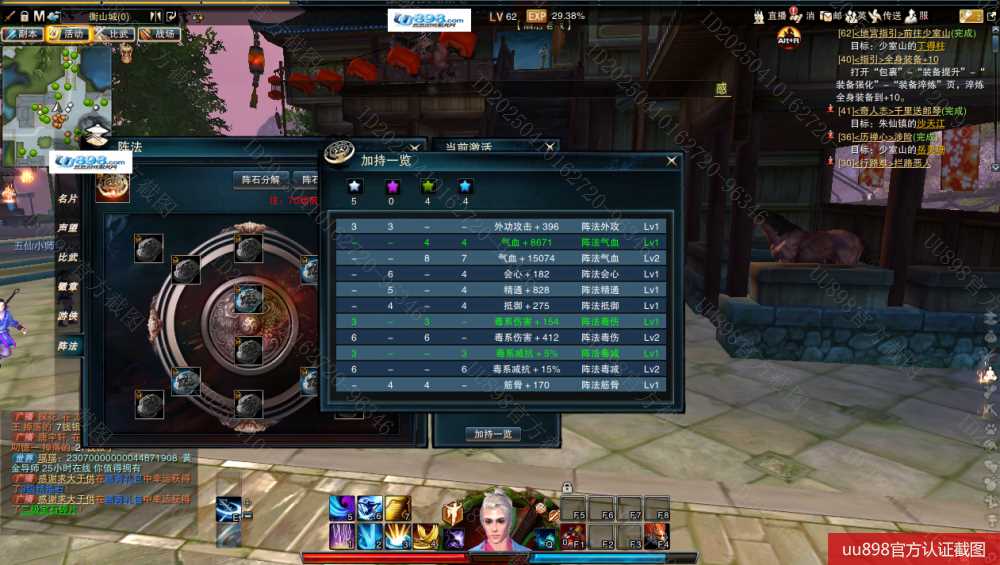
Task: Click the 阵石分解 button
Action: pos(260,180)
